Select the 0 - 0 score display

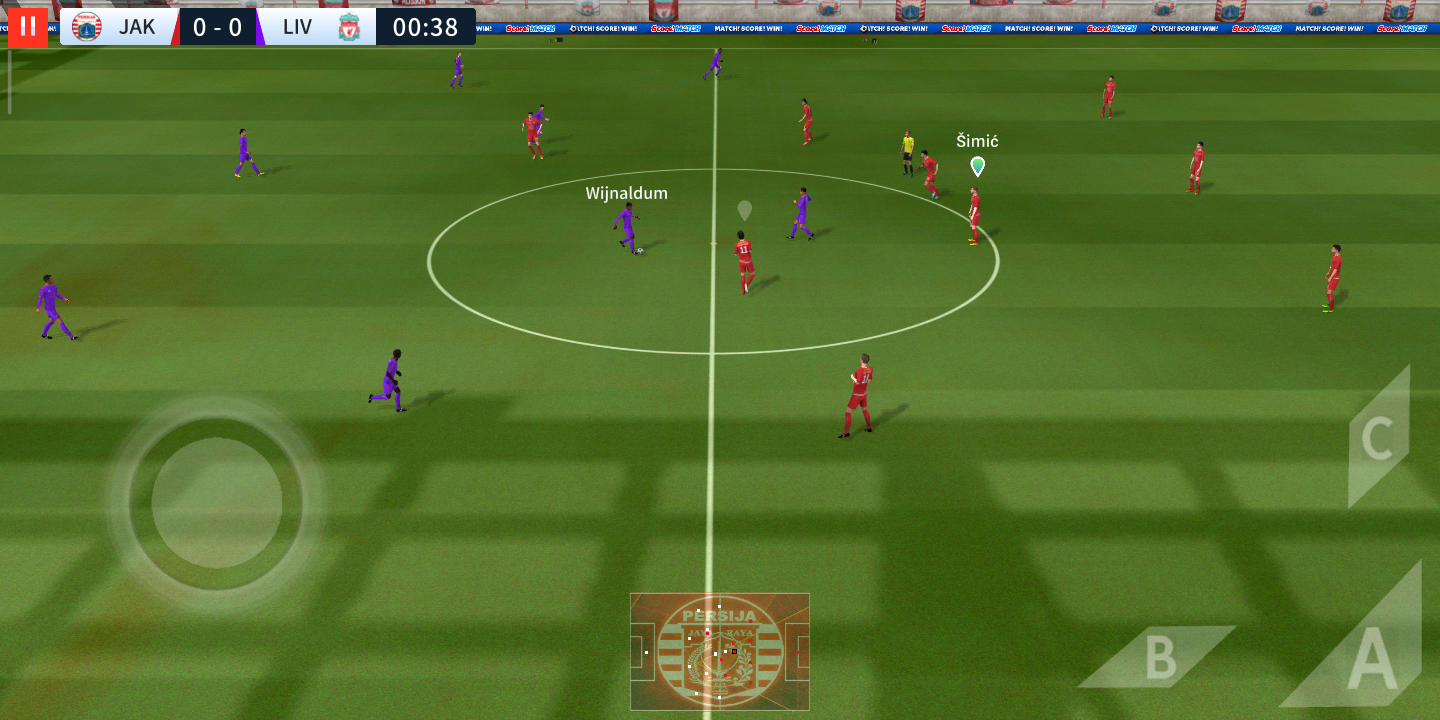pyautogui.click(x=218, y=27)
